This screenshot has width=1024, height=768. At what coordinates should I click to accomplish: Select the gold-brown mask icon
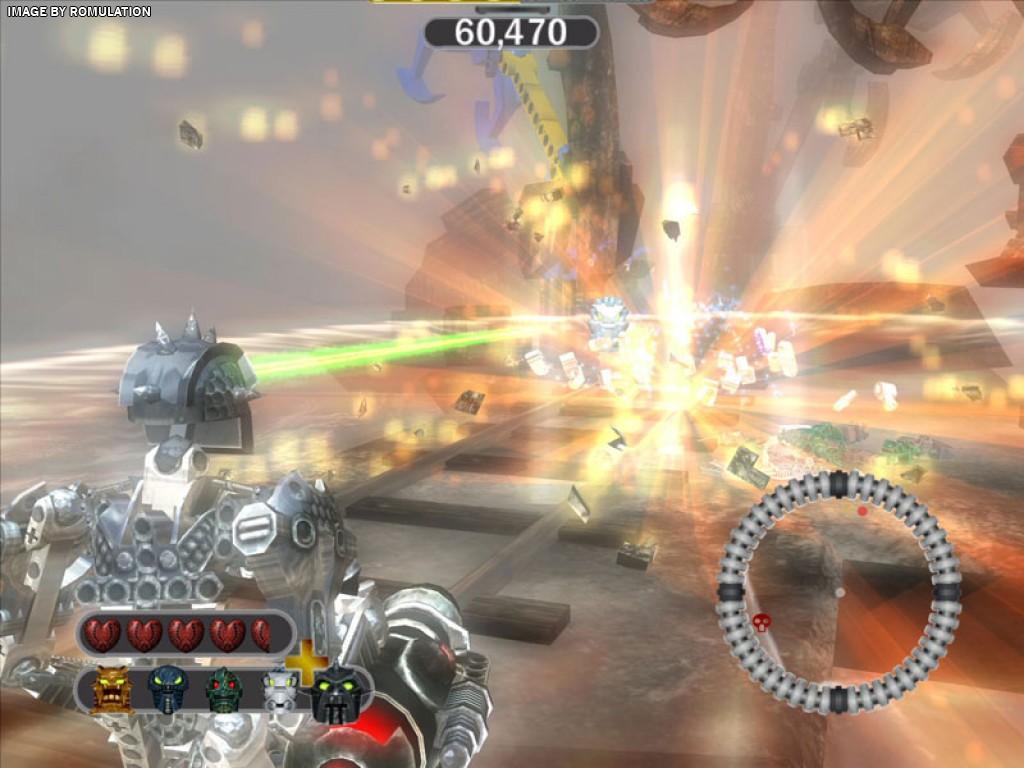pos(112,690)
